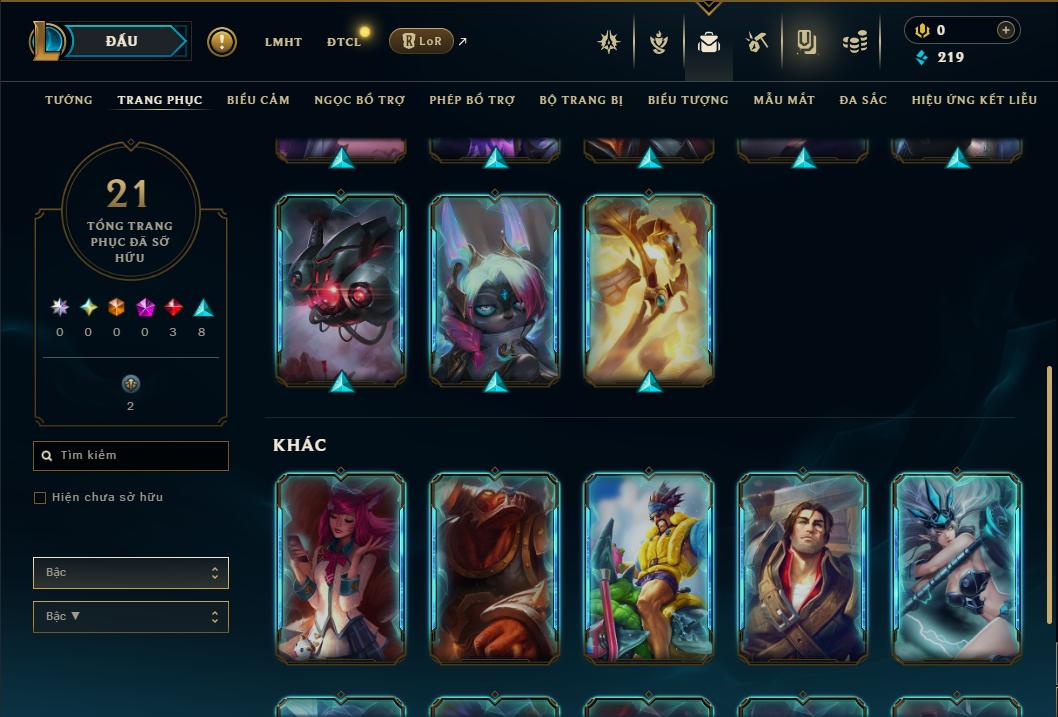This screenshot has width=1058, height=717.
Task: Click the ĐẤU play button
Action: click(x=121, y=41)
